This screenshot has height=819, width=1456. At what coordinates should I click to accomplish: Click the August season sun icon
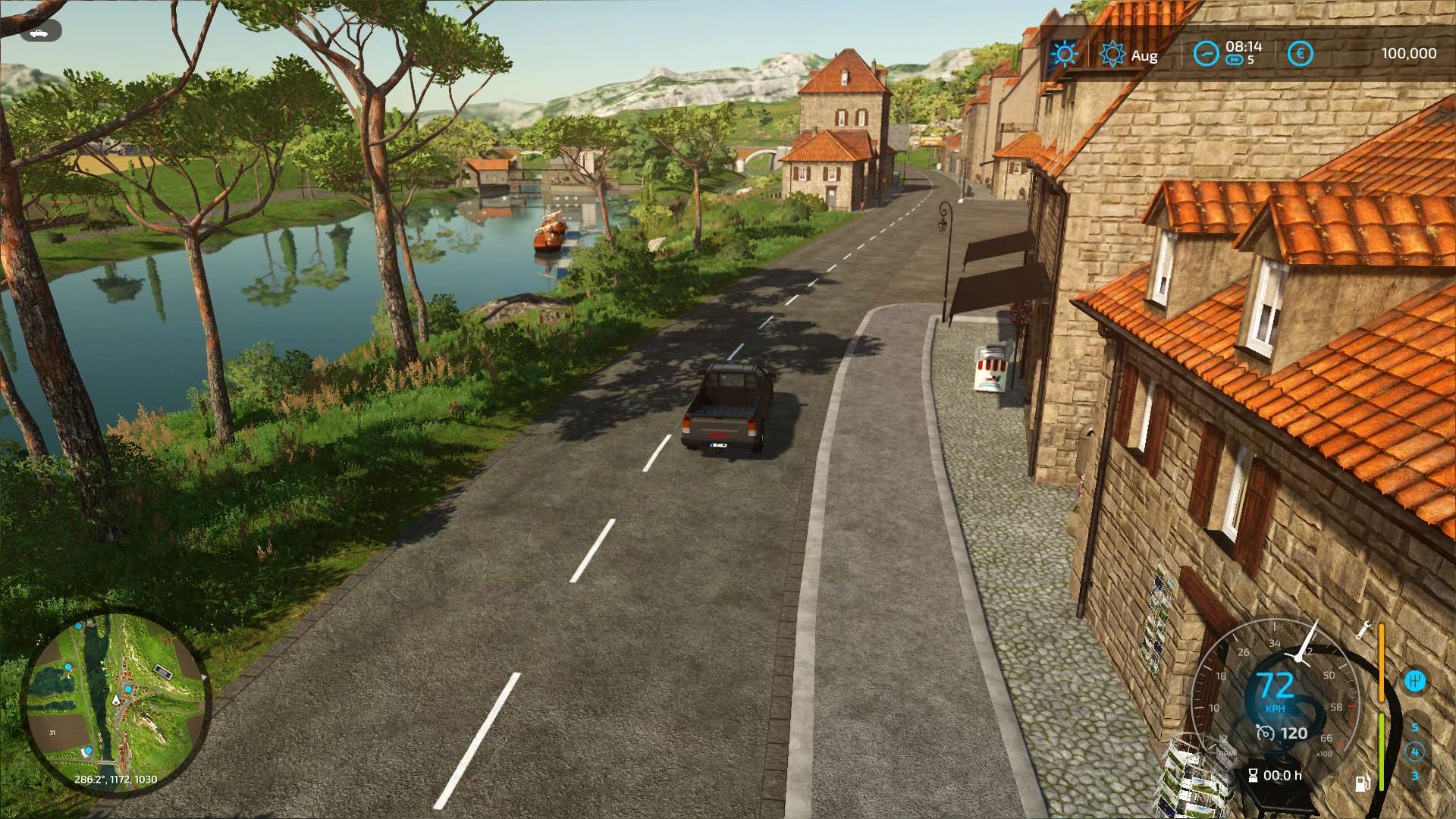pos(1112,55)
